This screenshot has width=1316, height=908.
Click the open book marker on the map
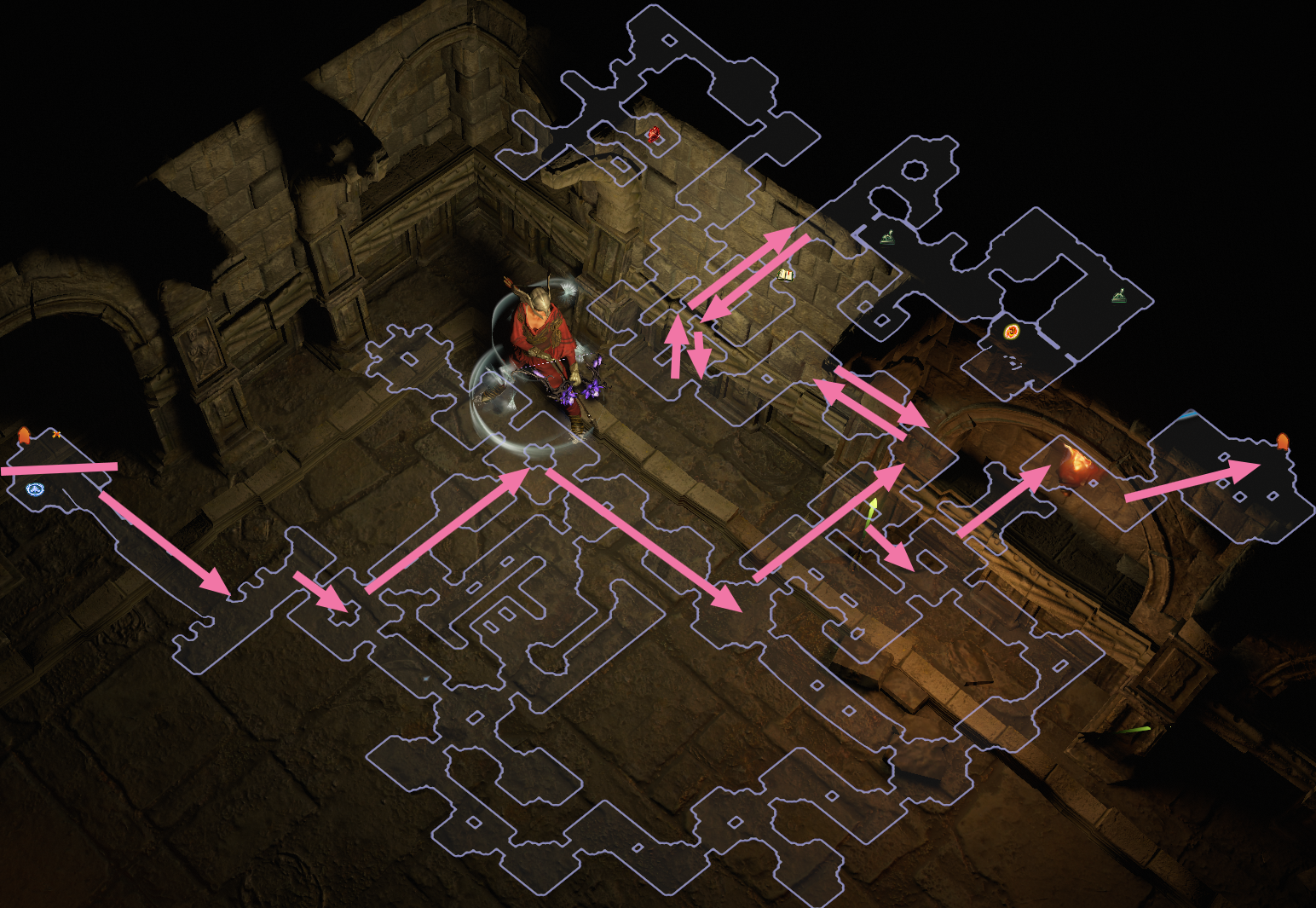point(786,275)
